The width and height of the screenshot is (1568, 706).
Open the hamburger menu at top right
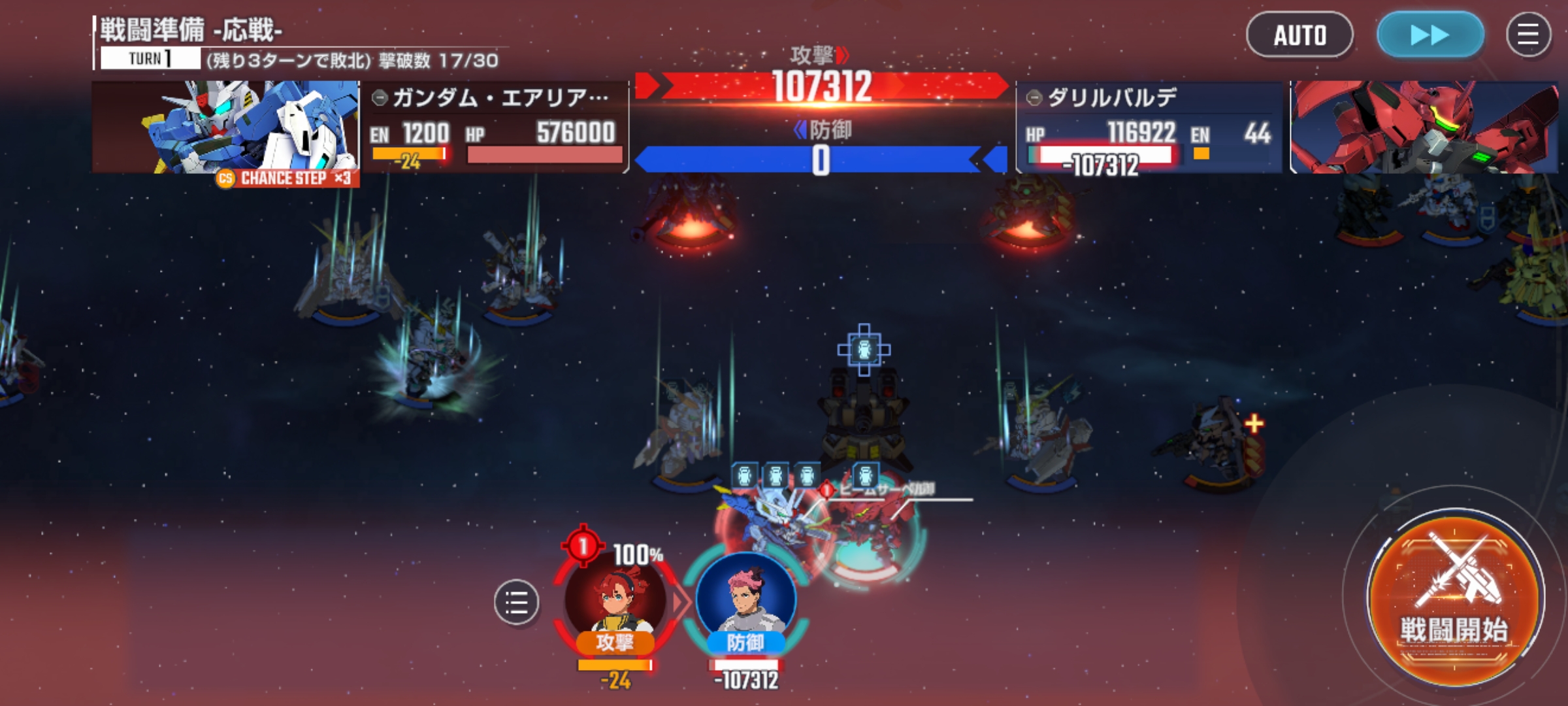[1528, 35]
